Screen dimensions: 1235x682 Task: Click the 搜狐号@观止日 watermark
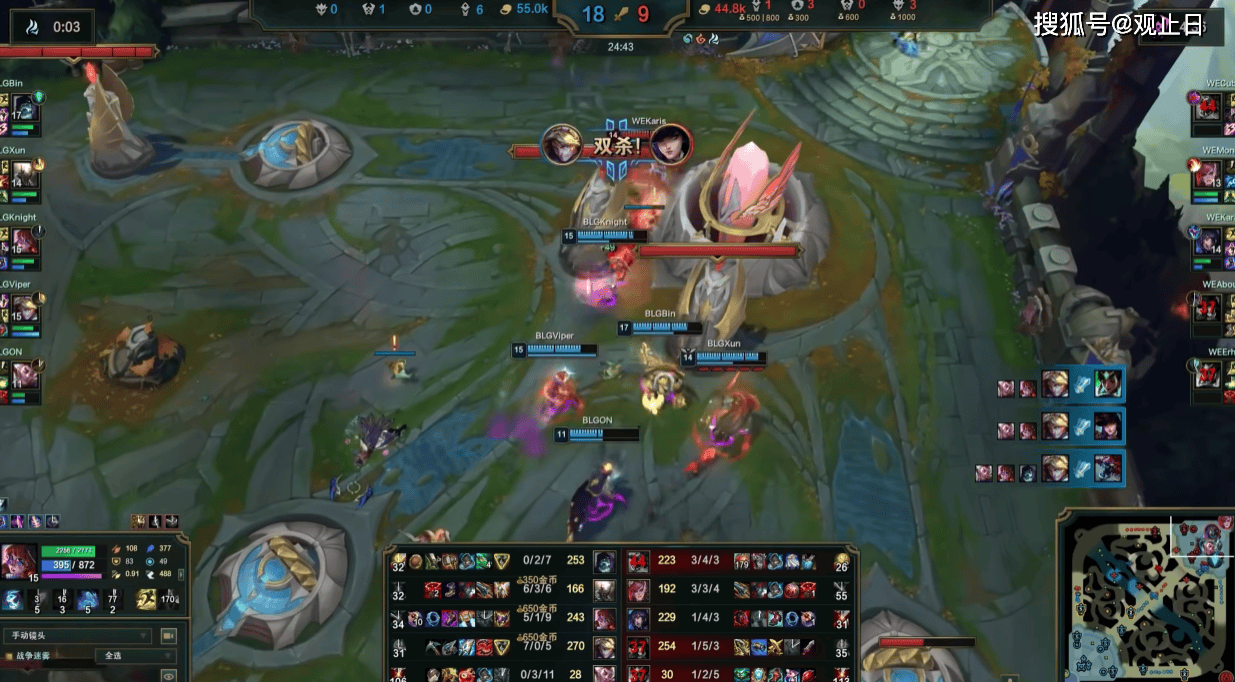click(x=1118, y=24)
